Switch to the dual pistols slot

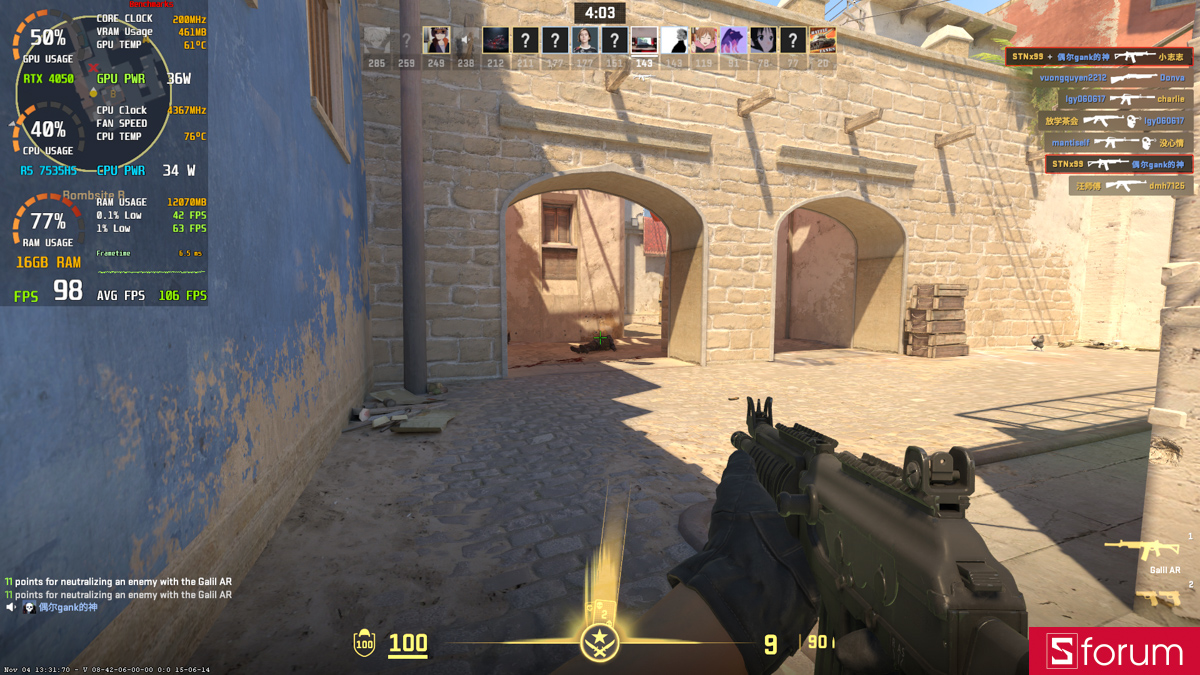[x=1157, y=598]
